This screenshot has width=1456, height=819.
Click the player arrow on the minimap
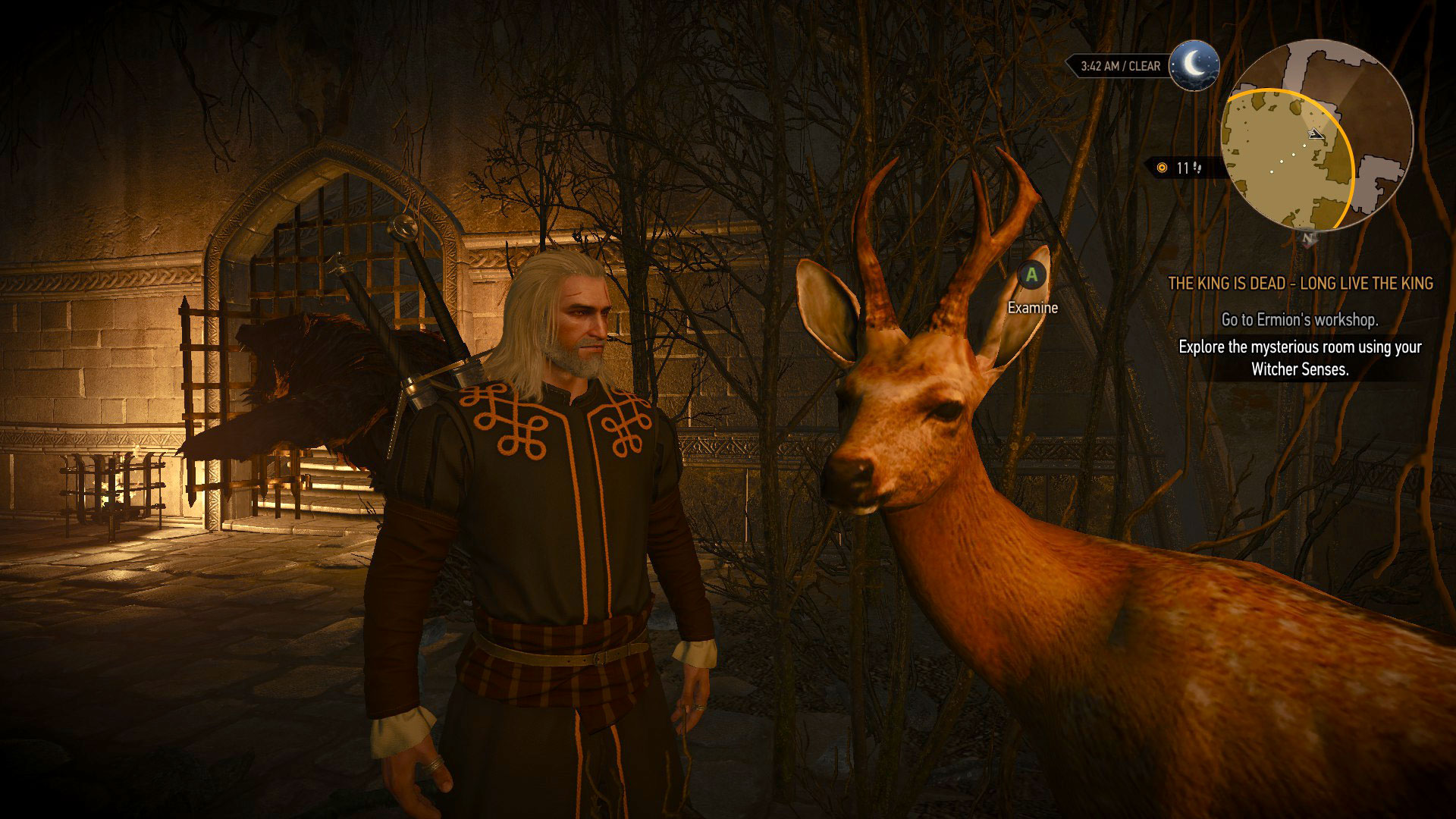pyautogui.click(x=1316, y=136)
